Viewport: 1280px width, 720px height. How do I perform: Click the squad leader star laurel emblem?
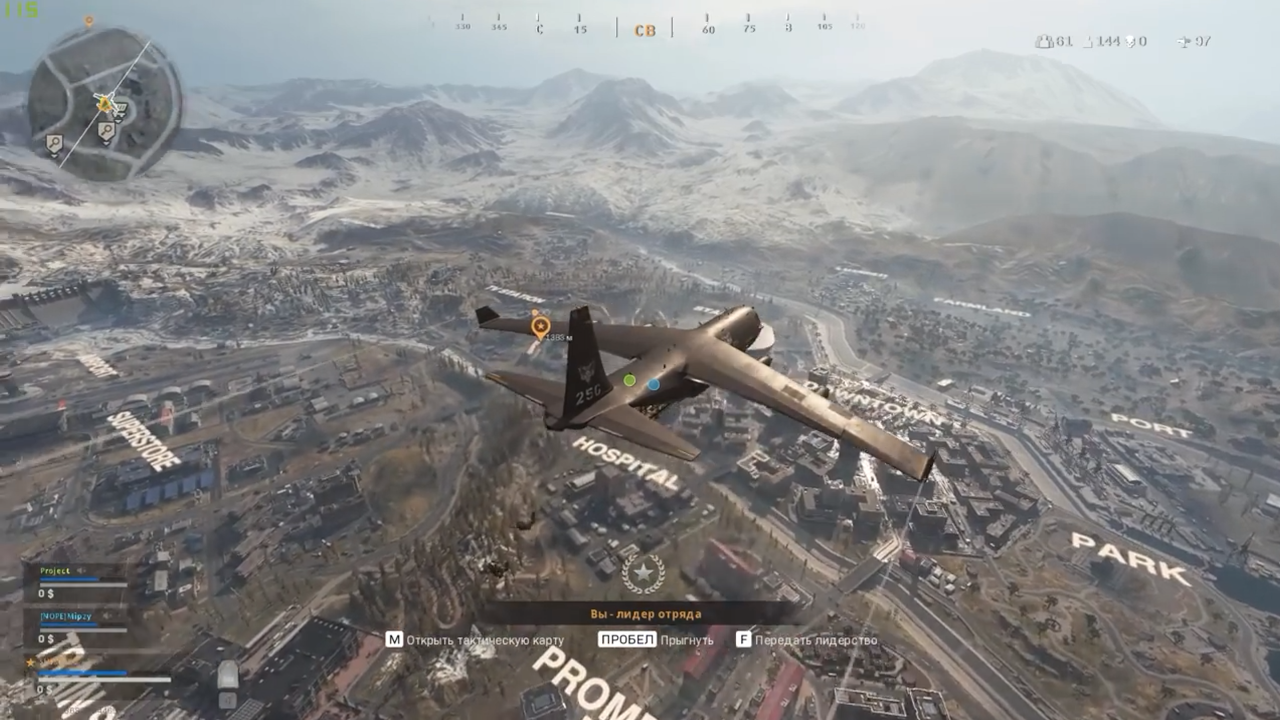pos(642,574)
